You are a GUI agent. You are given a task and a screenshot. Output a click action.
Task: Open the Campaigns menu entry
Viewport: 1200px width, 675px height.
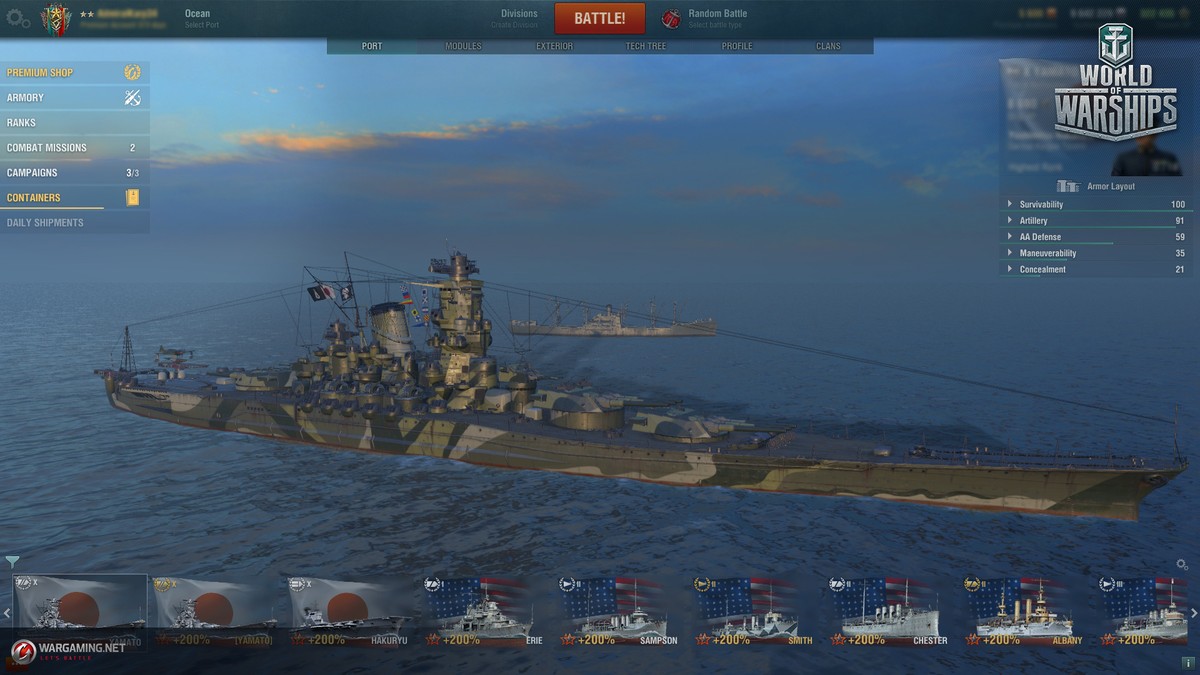click(x=75, y=173)
